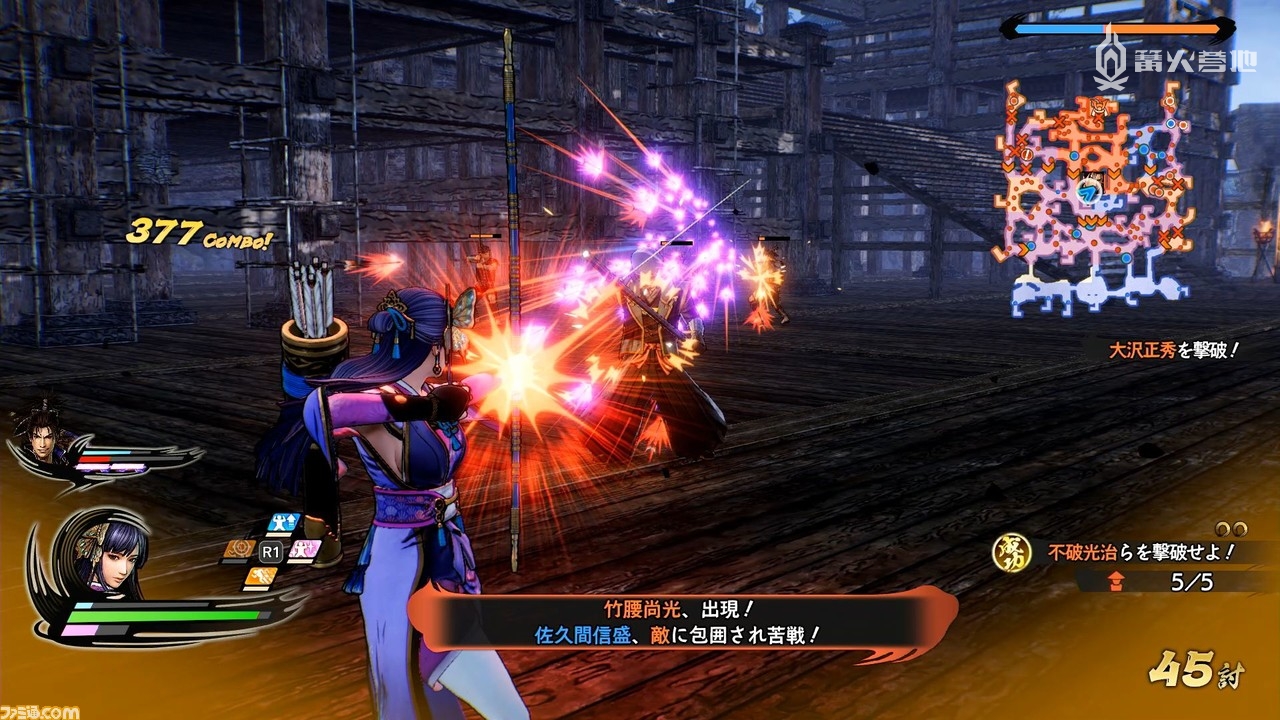The width and height of the screenshot is (1280, 720).
Task: Select the dimmed target crosshair skill
Action: pos(238,549)
